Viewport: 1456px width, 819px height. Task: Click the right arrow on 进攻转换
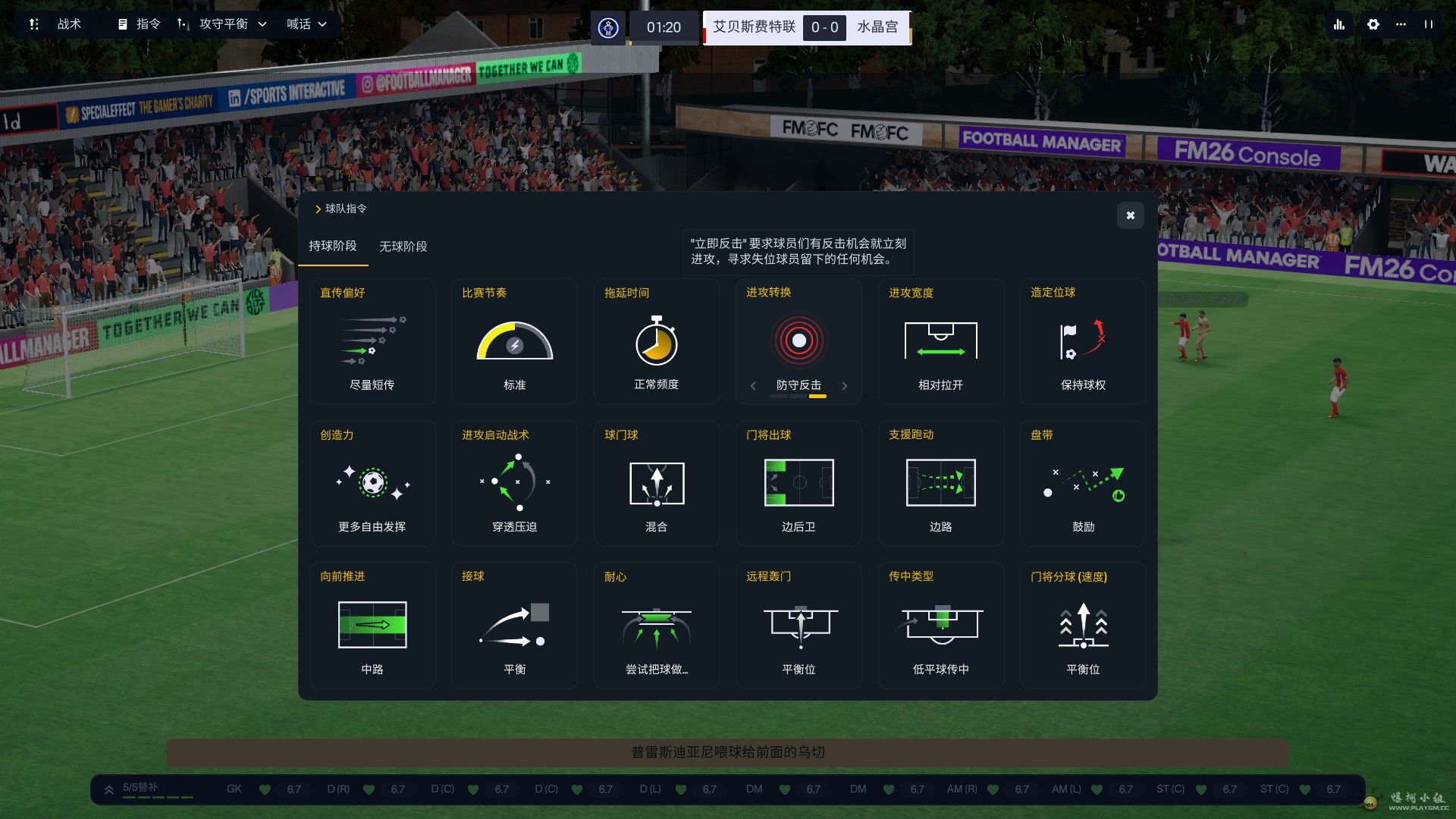click(844, 386)
